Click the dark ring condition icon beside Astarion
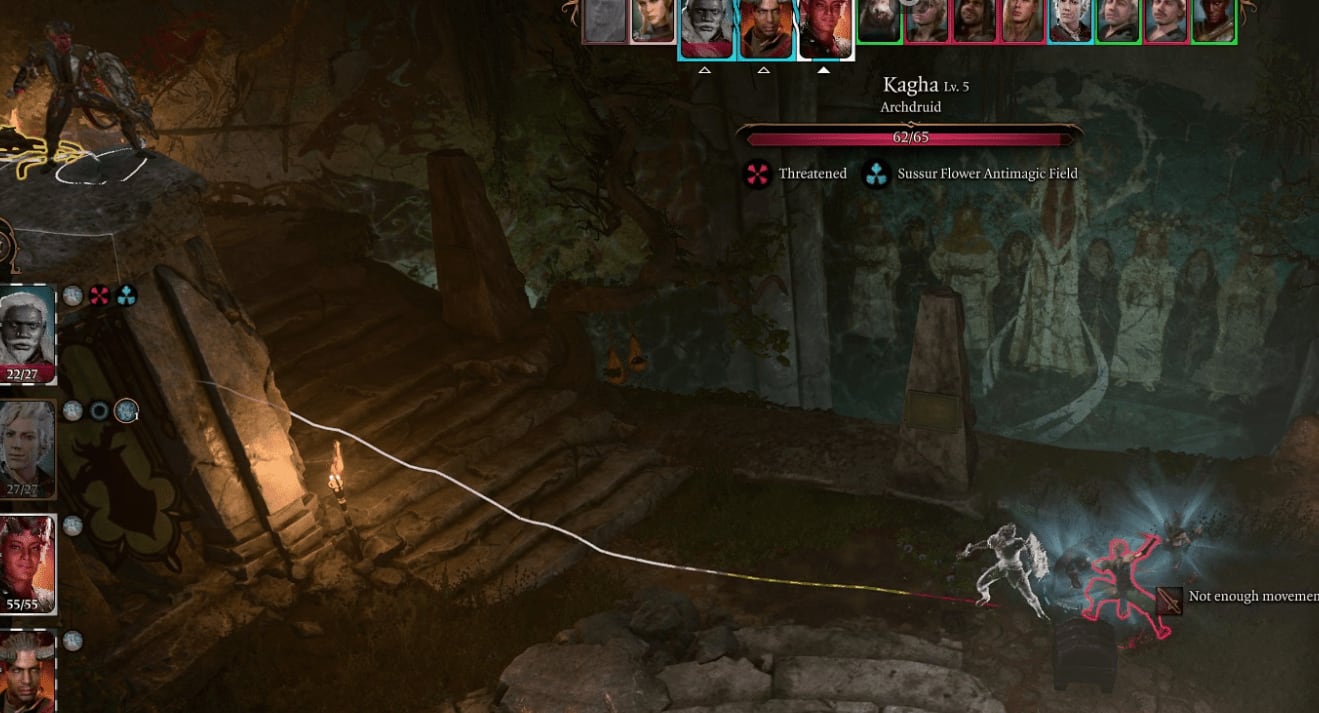1319x713 pixels. 99,410
